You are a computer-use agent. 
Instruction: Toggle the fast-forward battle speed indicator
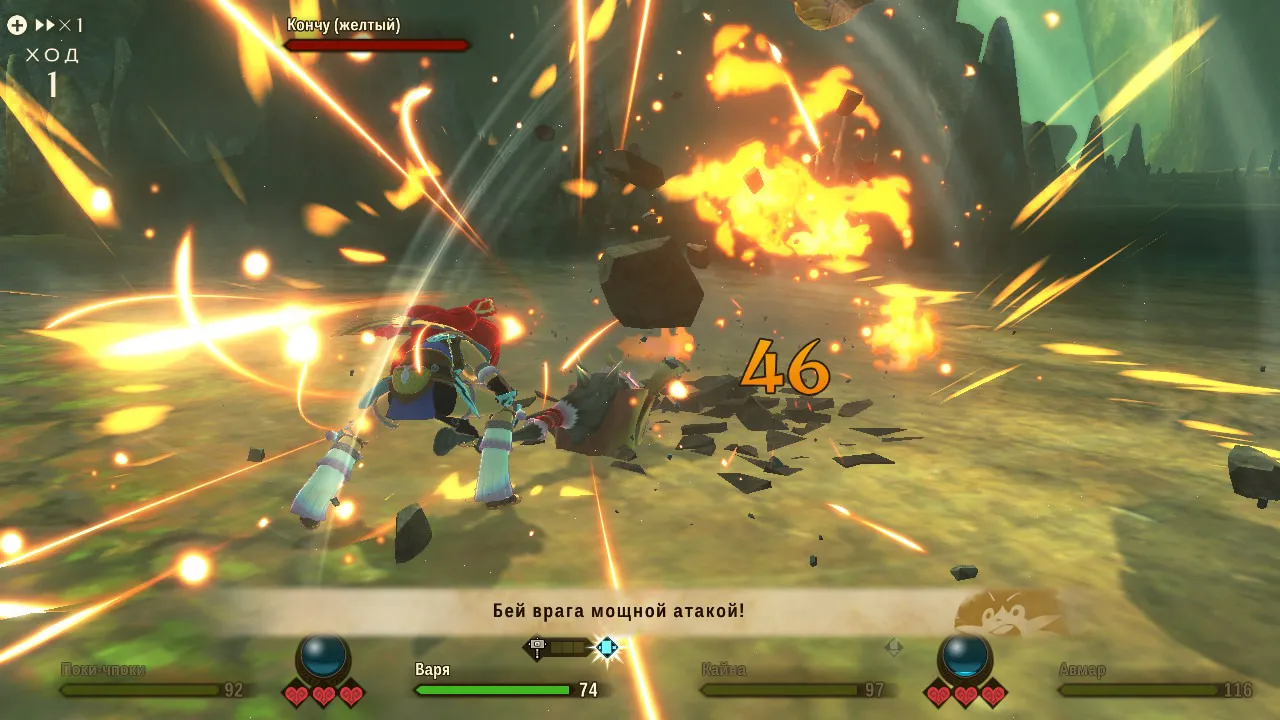point(58,26)
